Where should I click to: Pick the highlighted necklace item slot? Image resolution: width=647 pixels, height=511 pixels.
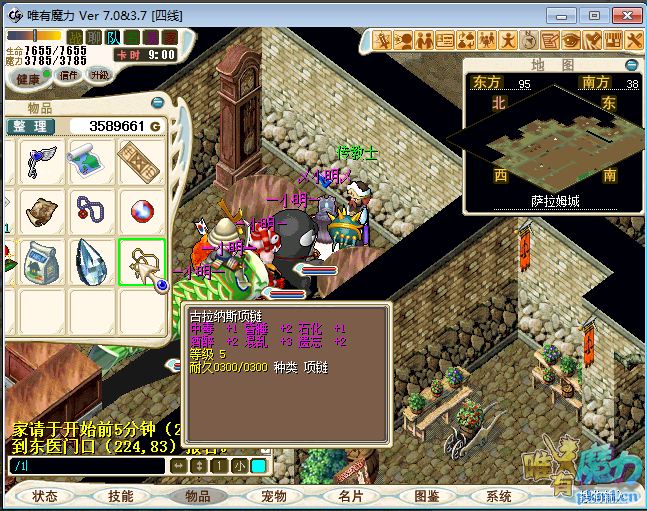click(x=141, y=261)
